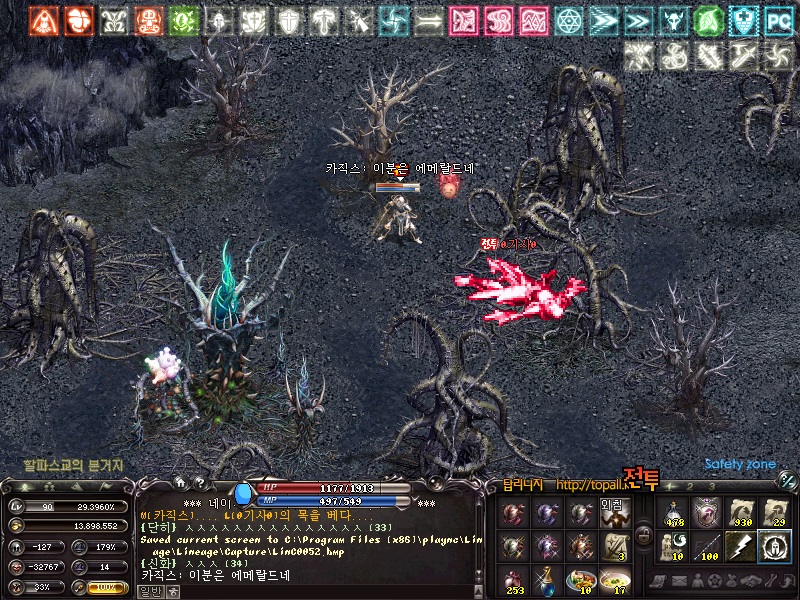Open the help question mark button

pyautogui.click(x=199, y=483)
